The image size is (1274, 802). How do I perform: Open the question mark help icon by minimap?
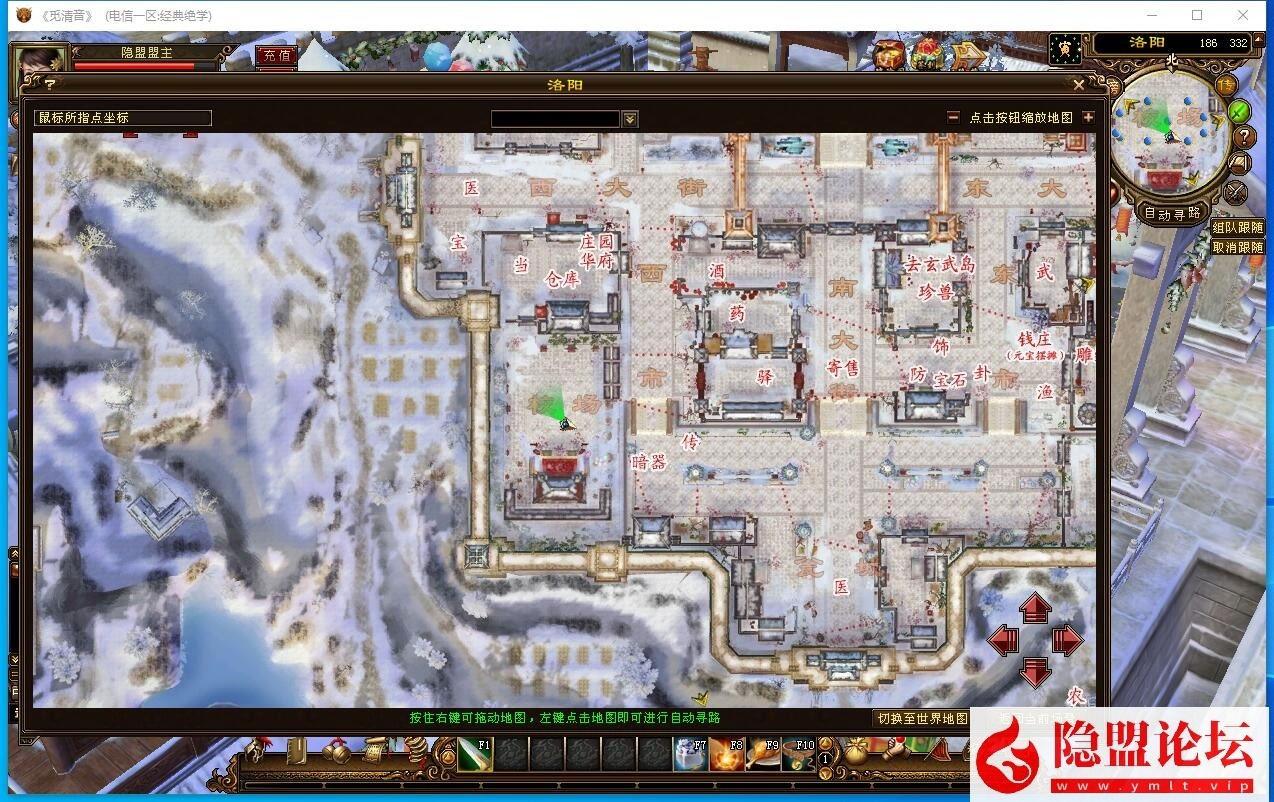(x=1243, y=136)
